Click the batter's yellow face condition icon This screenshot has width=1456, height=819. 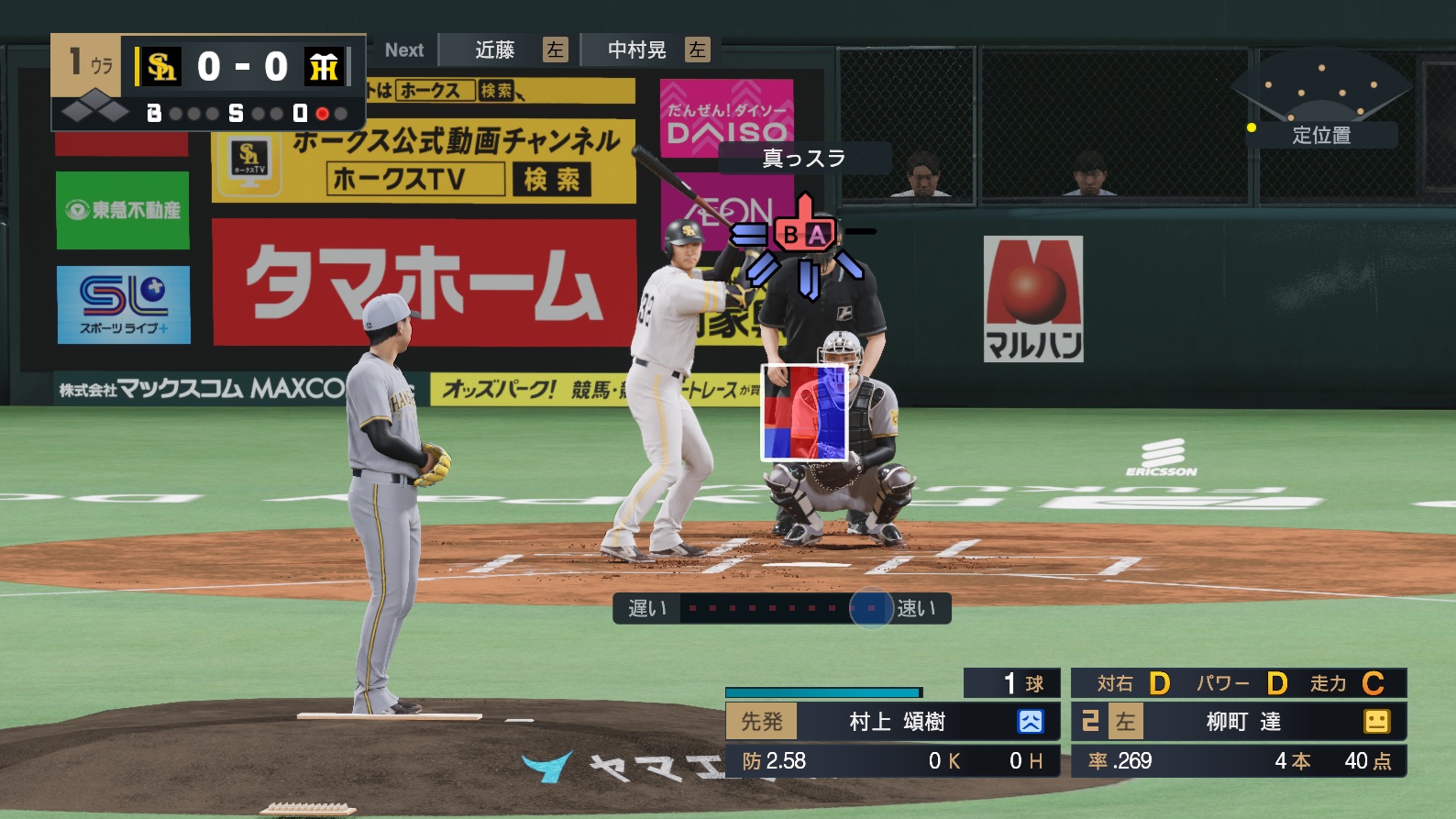(1376, 722)
